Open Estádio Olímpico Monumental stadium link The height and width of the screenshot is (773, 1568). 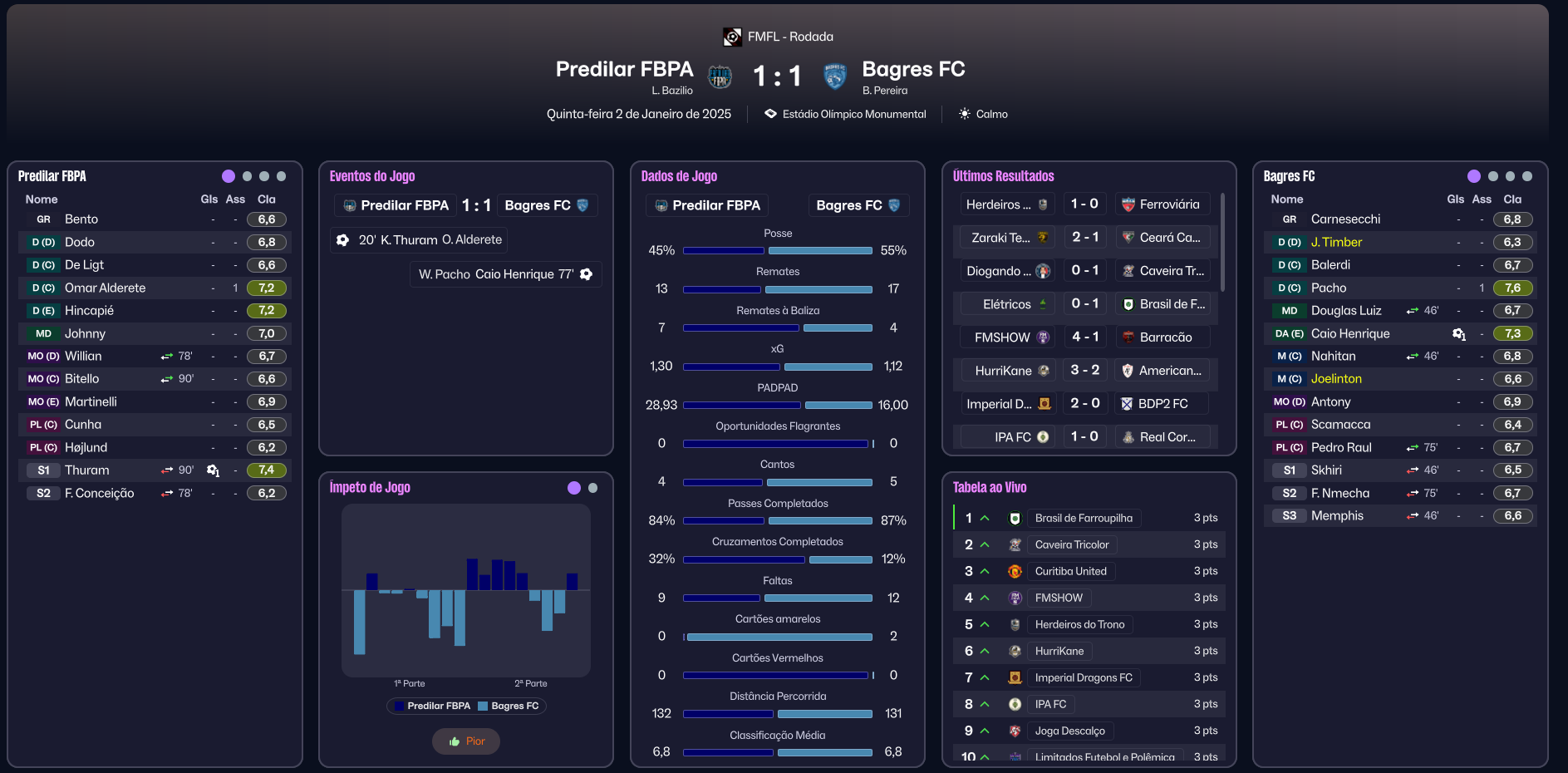(853, 115)
